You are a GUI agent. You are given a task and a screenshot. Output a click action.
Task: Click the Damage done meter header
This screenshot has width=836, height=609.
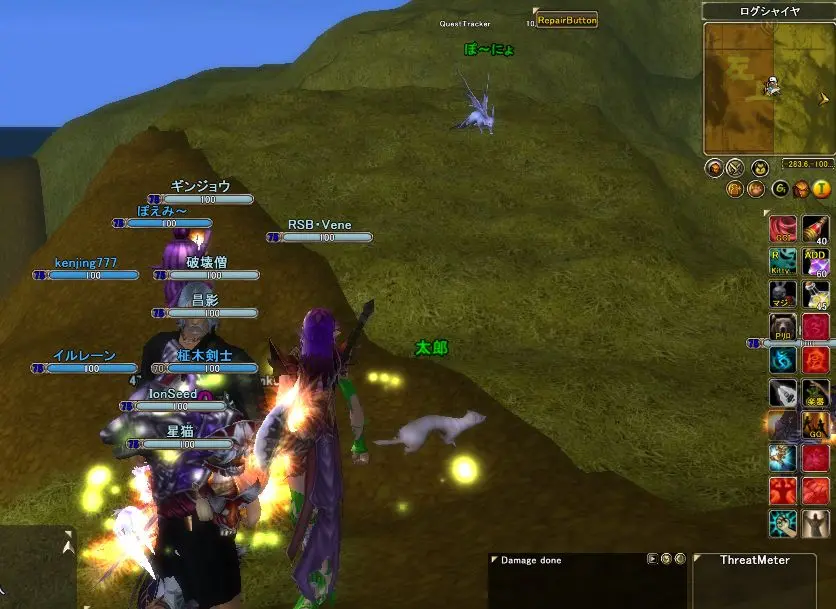pyautogui.click(x=532, y=560)
